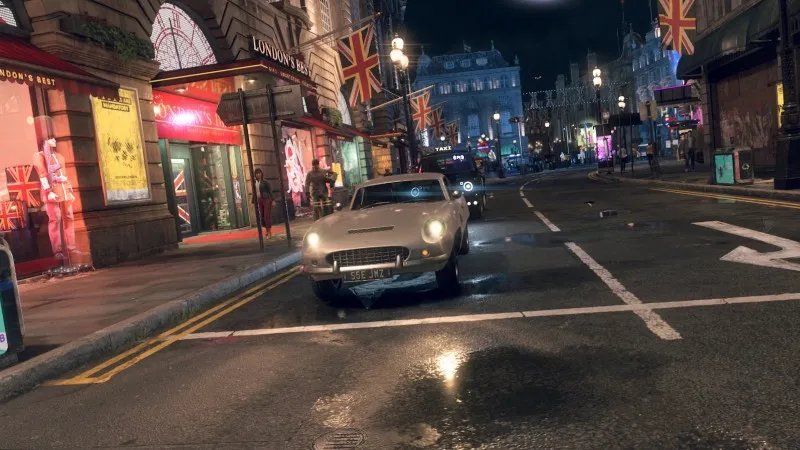Select the circular hack marker on the taxi
This screenshot has height=450, width=800.
[467, 186]
